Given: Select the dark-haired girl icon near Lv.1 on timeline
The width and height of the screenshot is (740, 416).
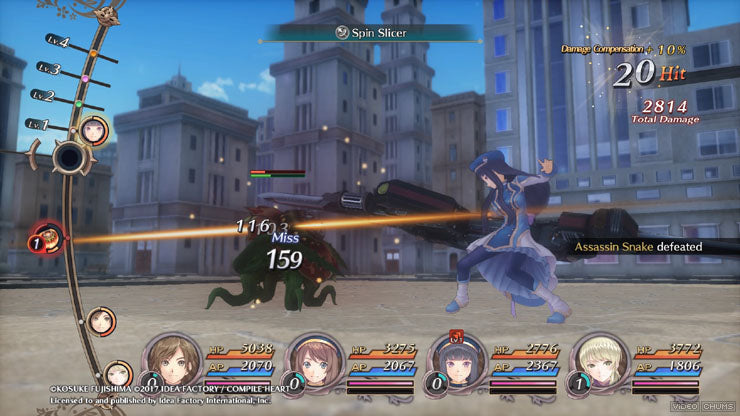Looking at the screenshot, I should coord(94,128).
